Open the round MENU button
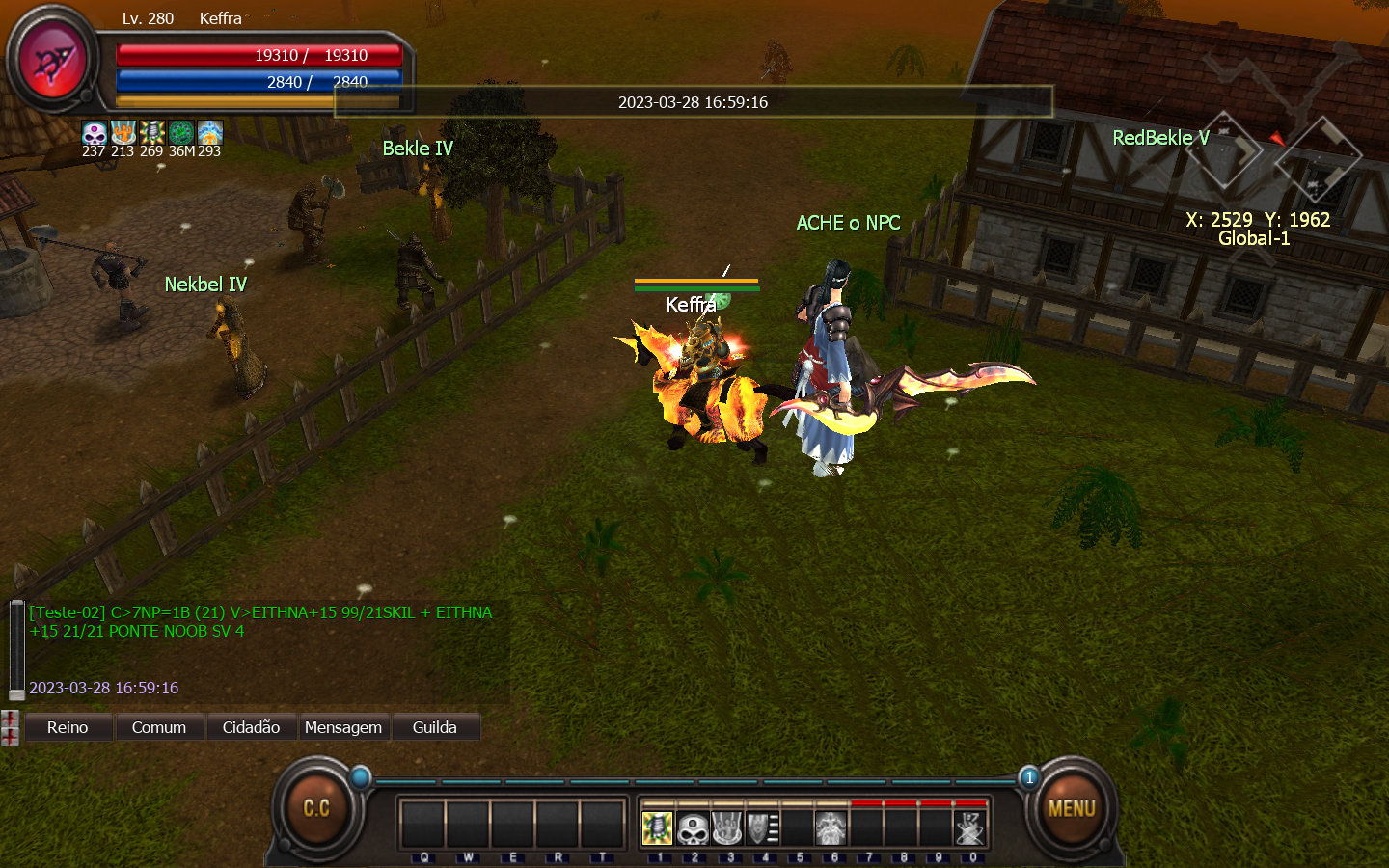 tap(1072, 808)
